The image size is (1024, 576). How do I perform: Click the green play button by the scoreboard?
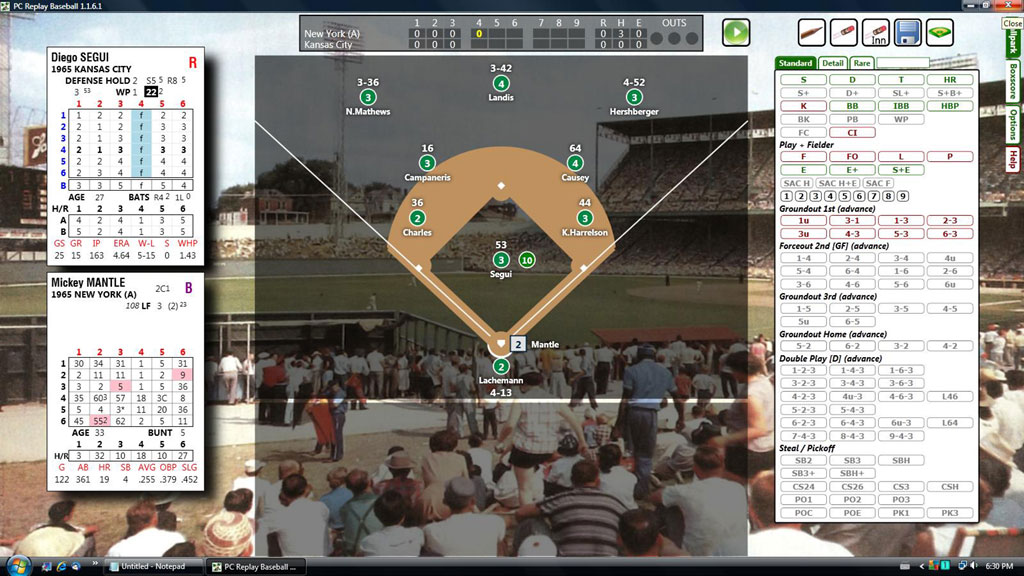coord(736,33)
